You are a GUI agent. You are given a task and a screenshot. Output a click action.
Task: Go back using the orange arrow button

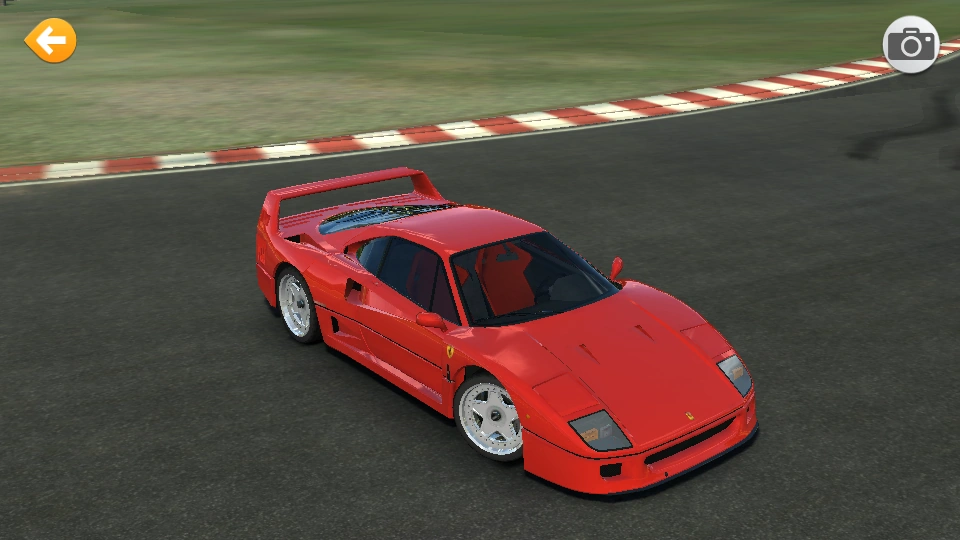coord(50,41)
